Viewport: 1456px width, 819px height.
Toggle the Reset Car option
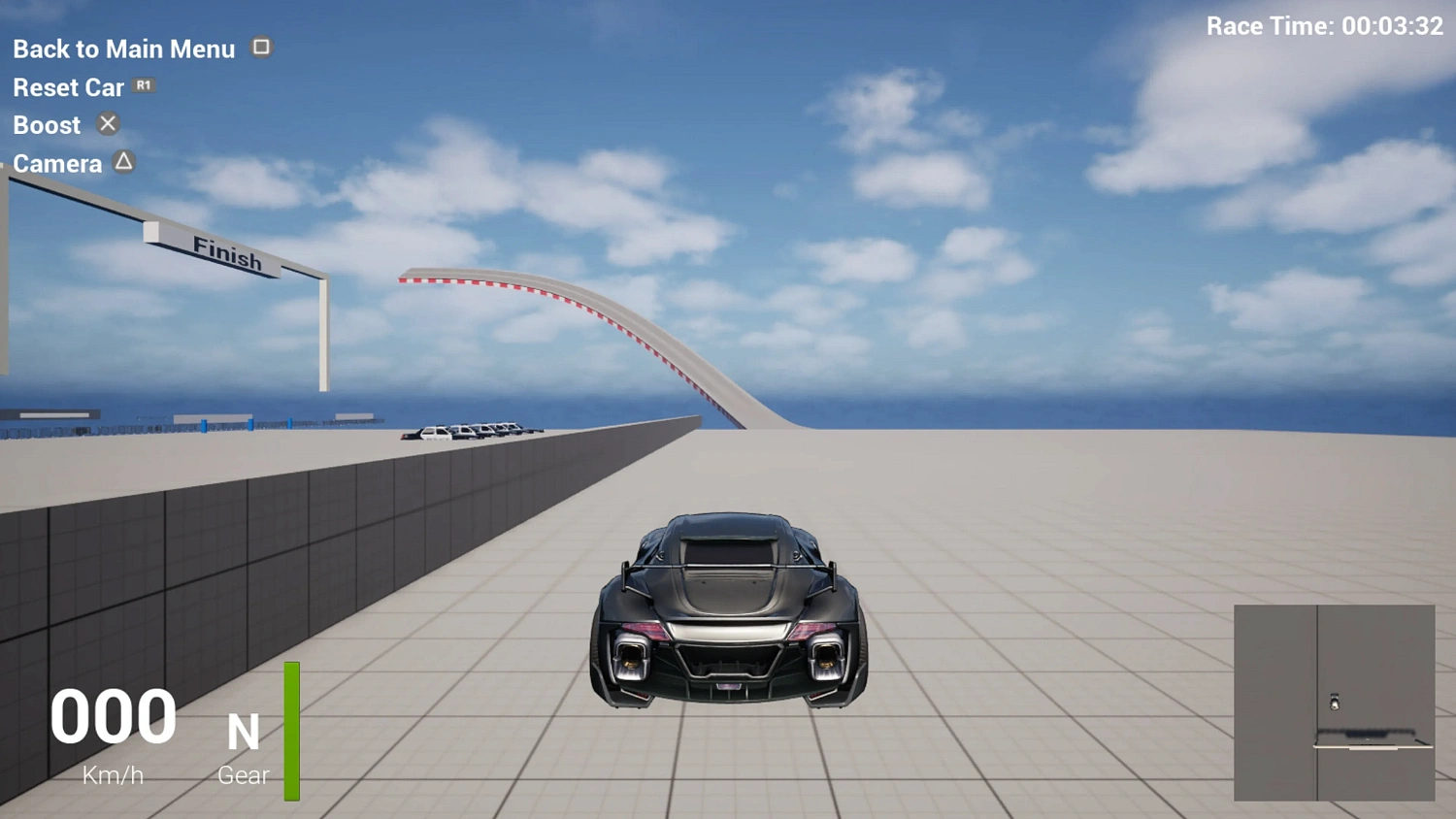click(x=68, y=86)
